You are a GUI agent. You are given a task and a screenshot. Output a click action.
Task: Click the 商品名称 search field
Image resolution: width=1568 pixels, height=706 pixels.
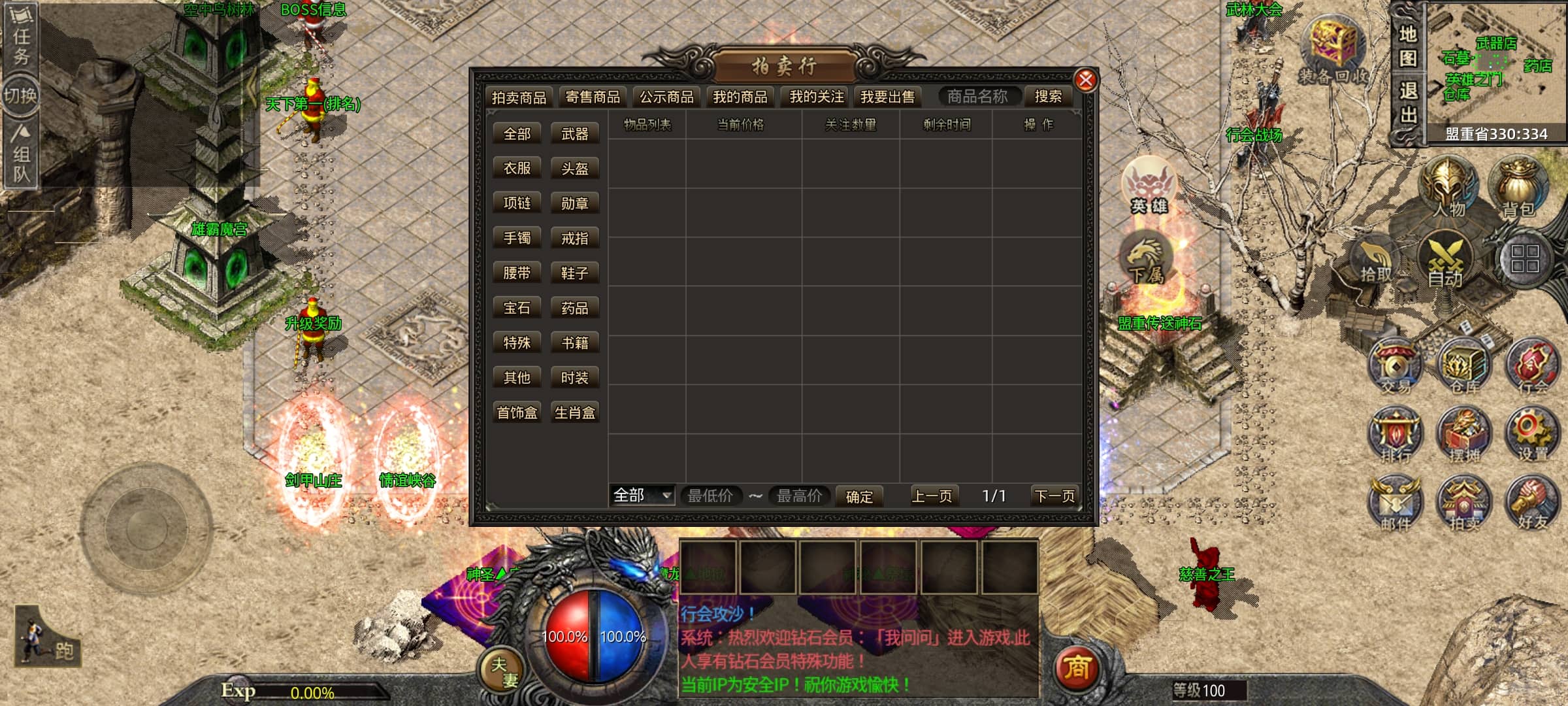(977, 97)
